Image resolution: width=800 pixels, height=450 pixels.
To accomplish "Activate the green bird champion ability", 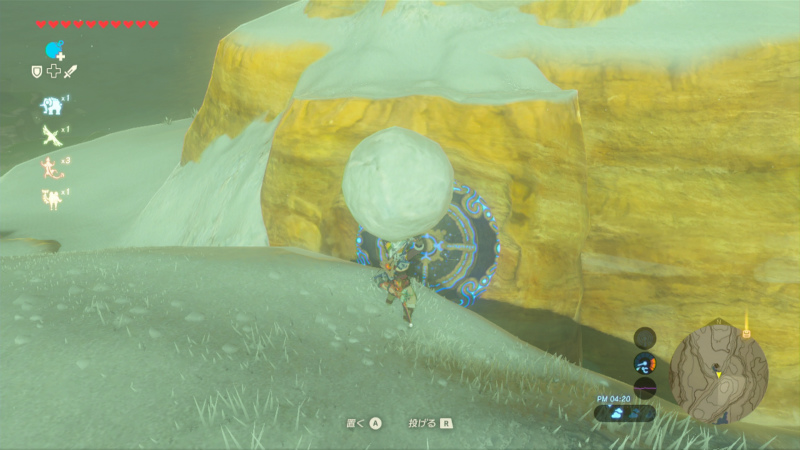I will (x=50, y=137).
